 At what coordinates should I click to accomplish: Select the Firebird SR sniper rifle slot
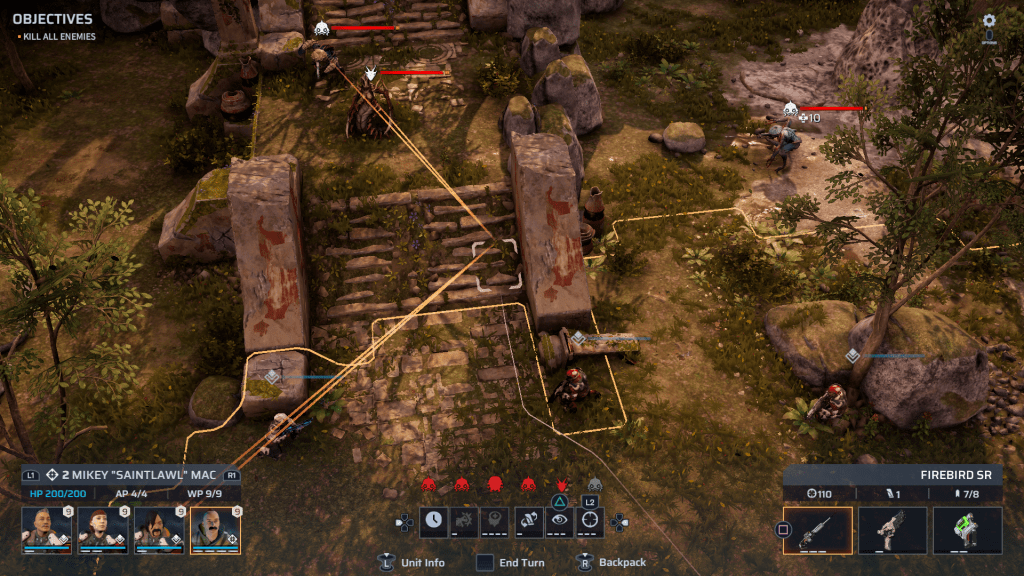817,530
